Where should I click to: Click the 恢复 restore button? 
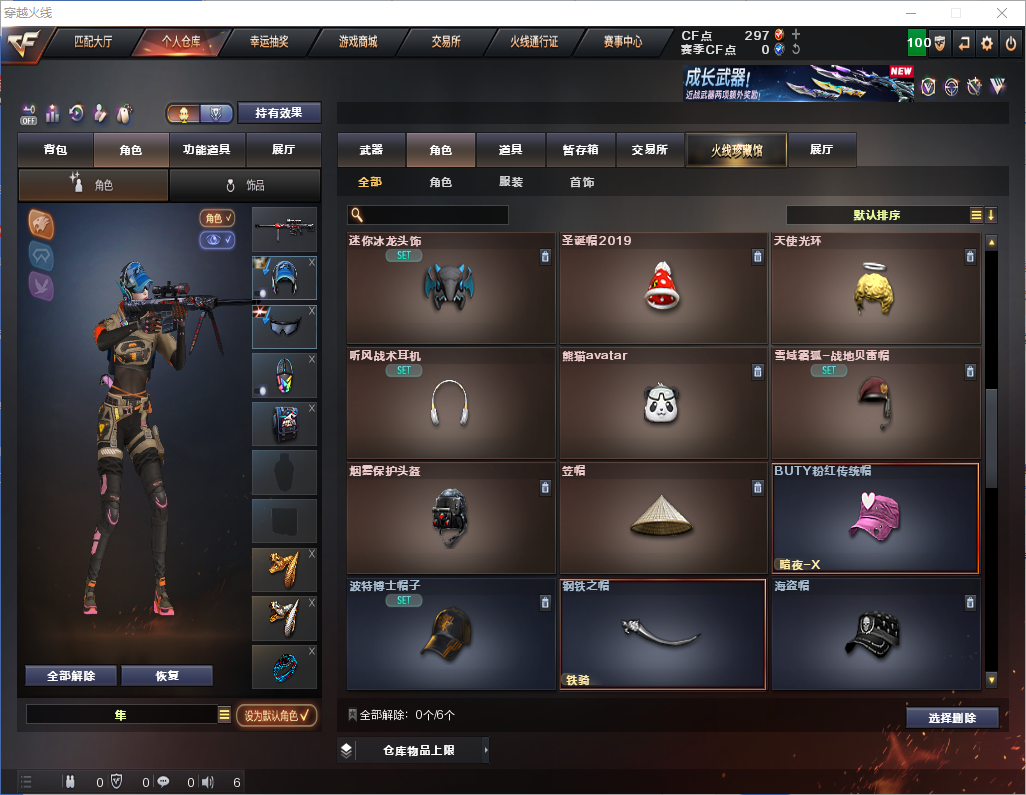click(x=167, y=675)
